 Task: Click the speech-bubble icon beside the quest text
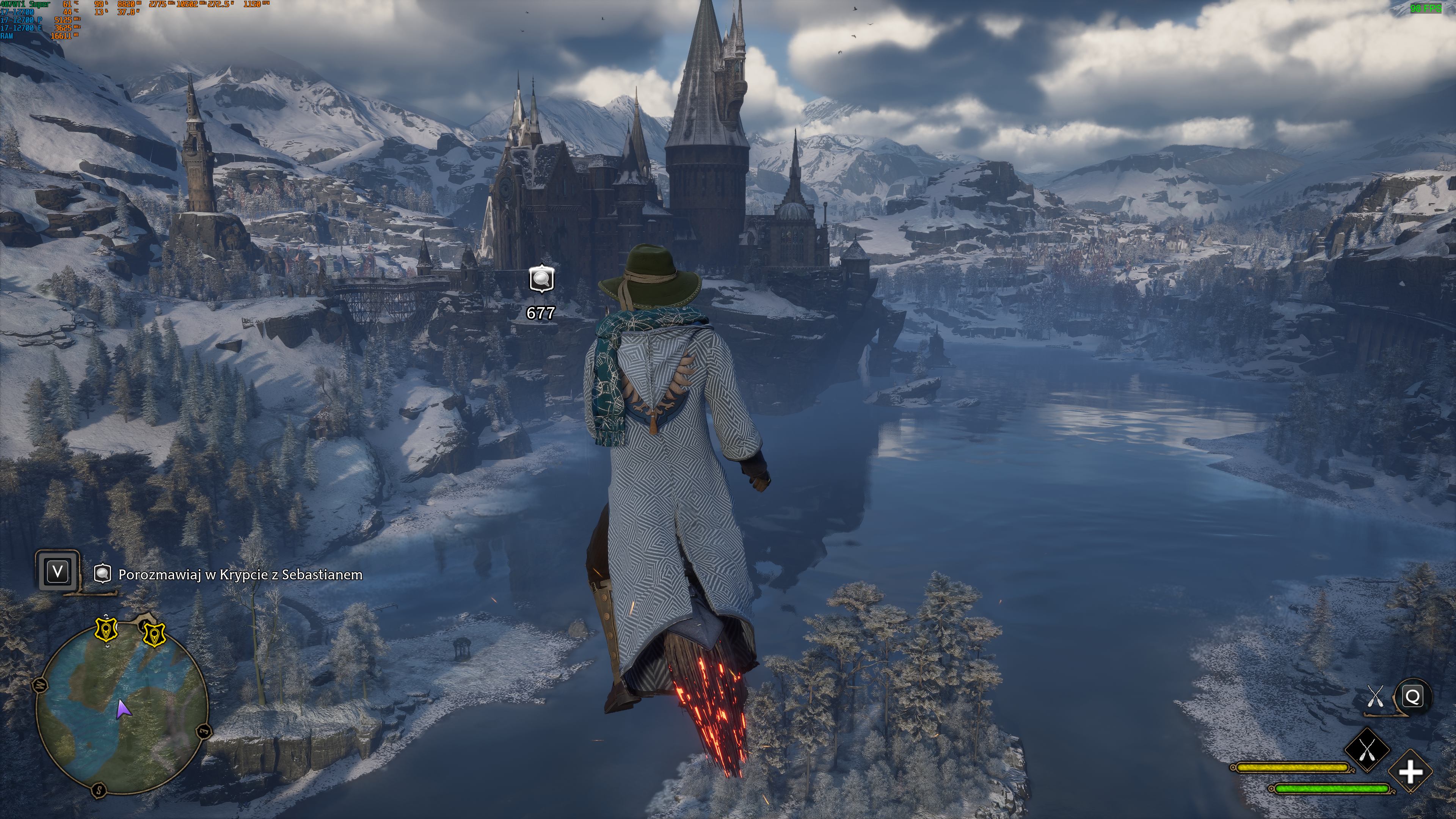(x=102, y=574)
